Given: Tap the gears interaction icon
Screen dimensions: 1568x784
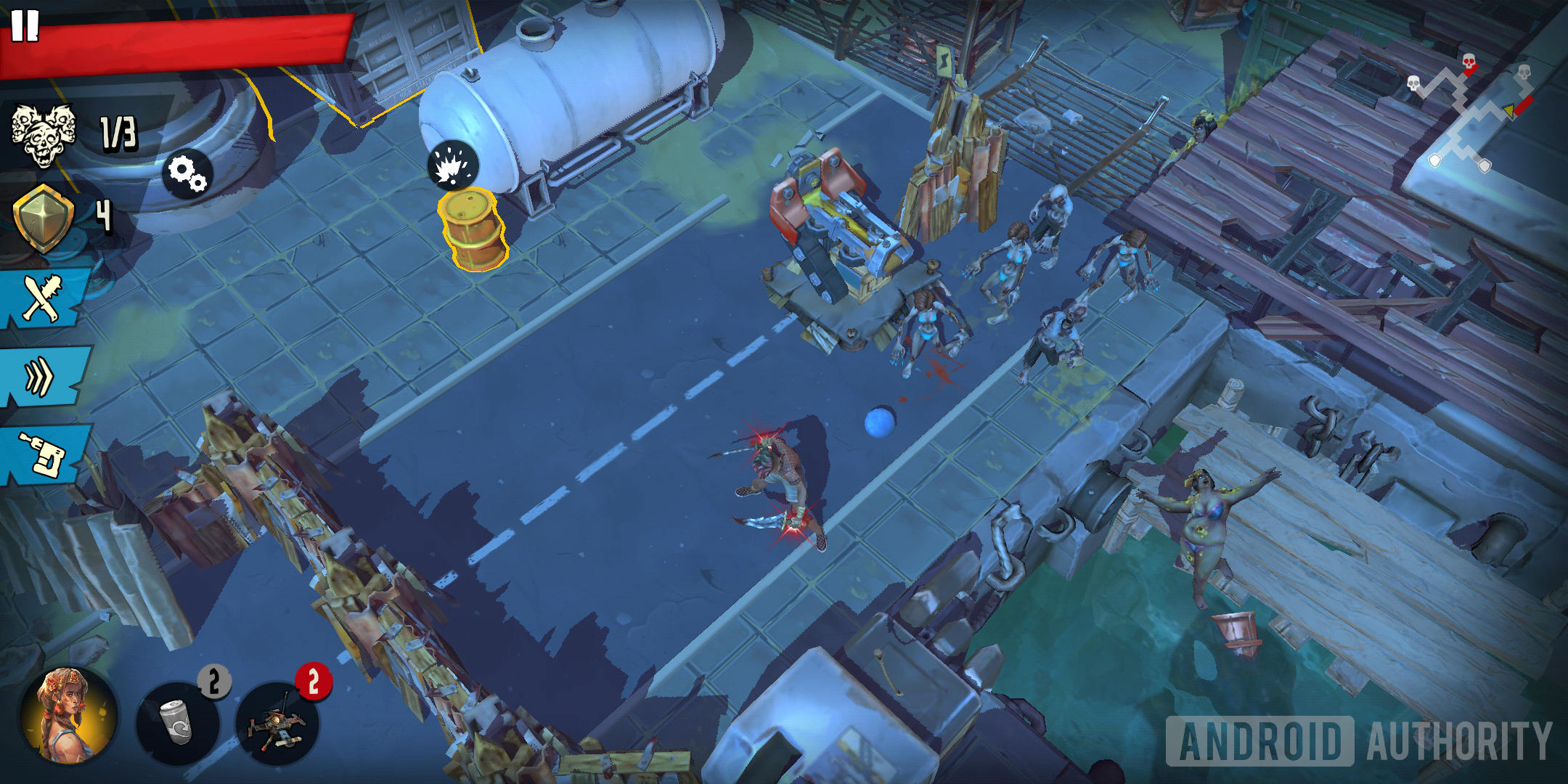Looking at the screenshot, I should tap(187, 174).
